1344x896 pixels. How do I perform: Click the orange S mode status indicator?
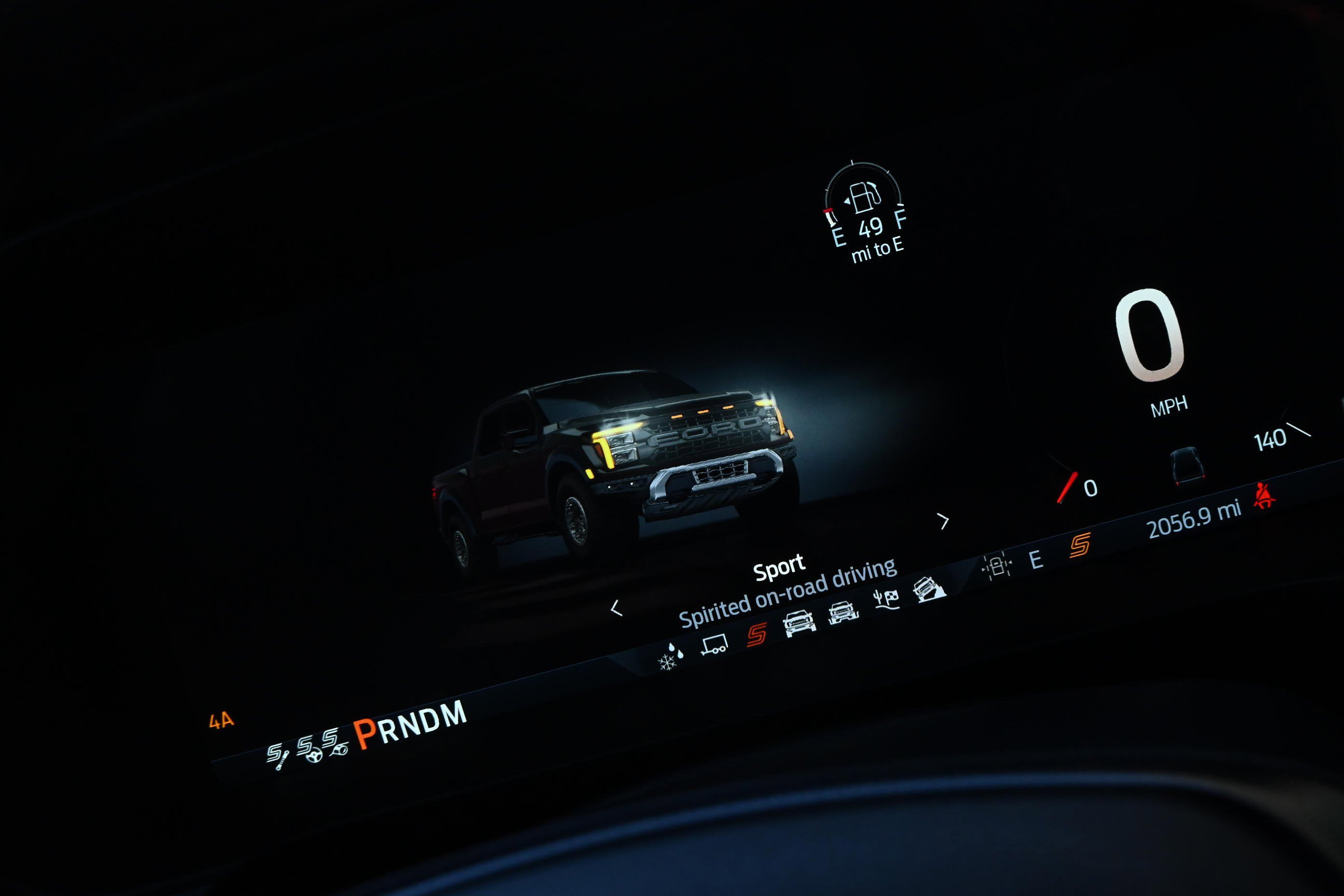(1080, 545)
